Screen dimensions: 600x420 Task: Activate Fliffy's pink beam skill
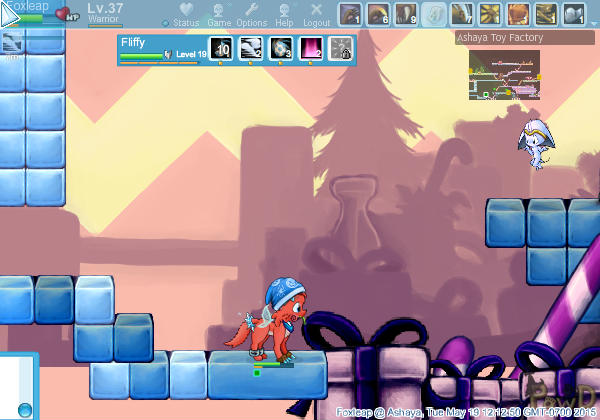[310, 49]
